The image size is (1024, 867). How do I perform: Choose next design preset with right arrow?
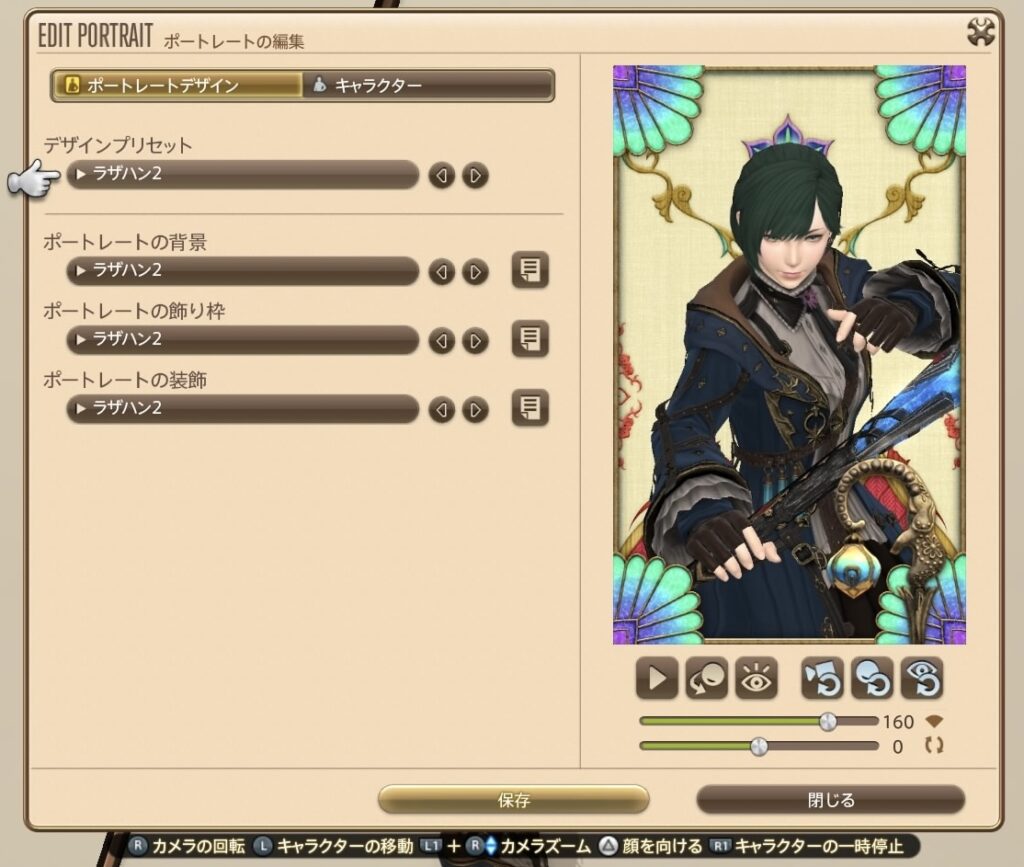pyautogui.click(x=476, y=176)
